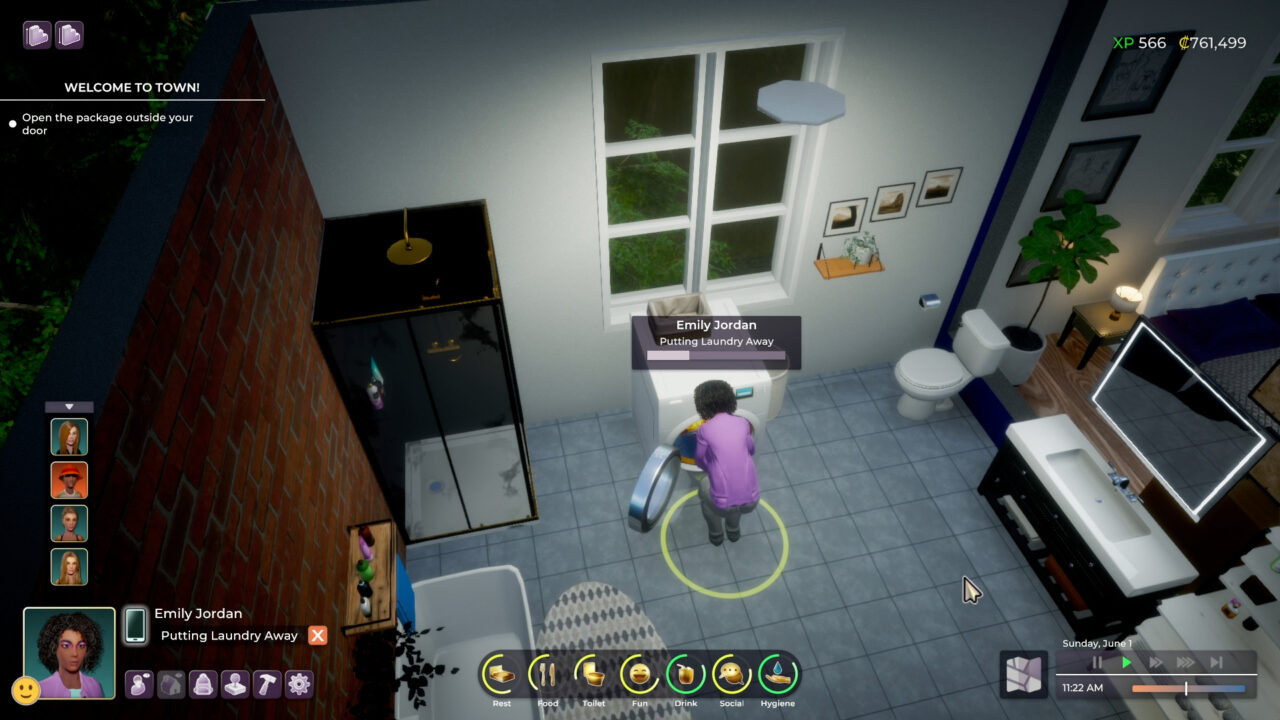Open the settings gear
This screenshot has height=720, width=1280.
(295, 685)
